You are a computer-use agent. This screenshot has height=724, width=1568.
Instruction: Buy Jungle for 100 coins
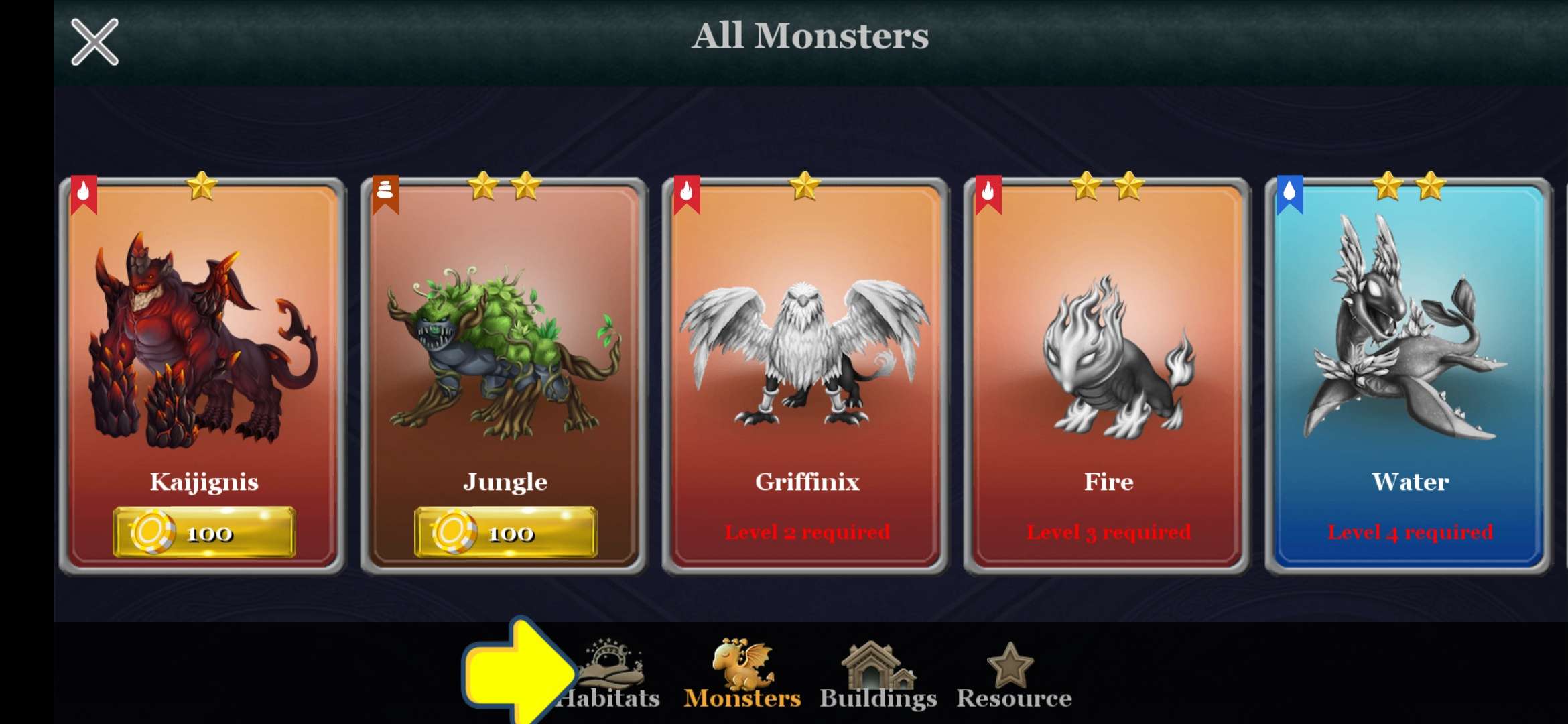[506, 533]
